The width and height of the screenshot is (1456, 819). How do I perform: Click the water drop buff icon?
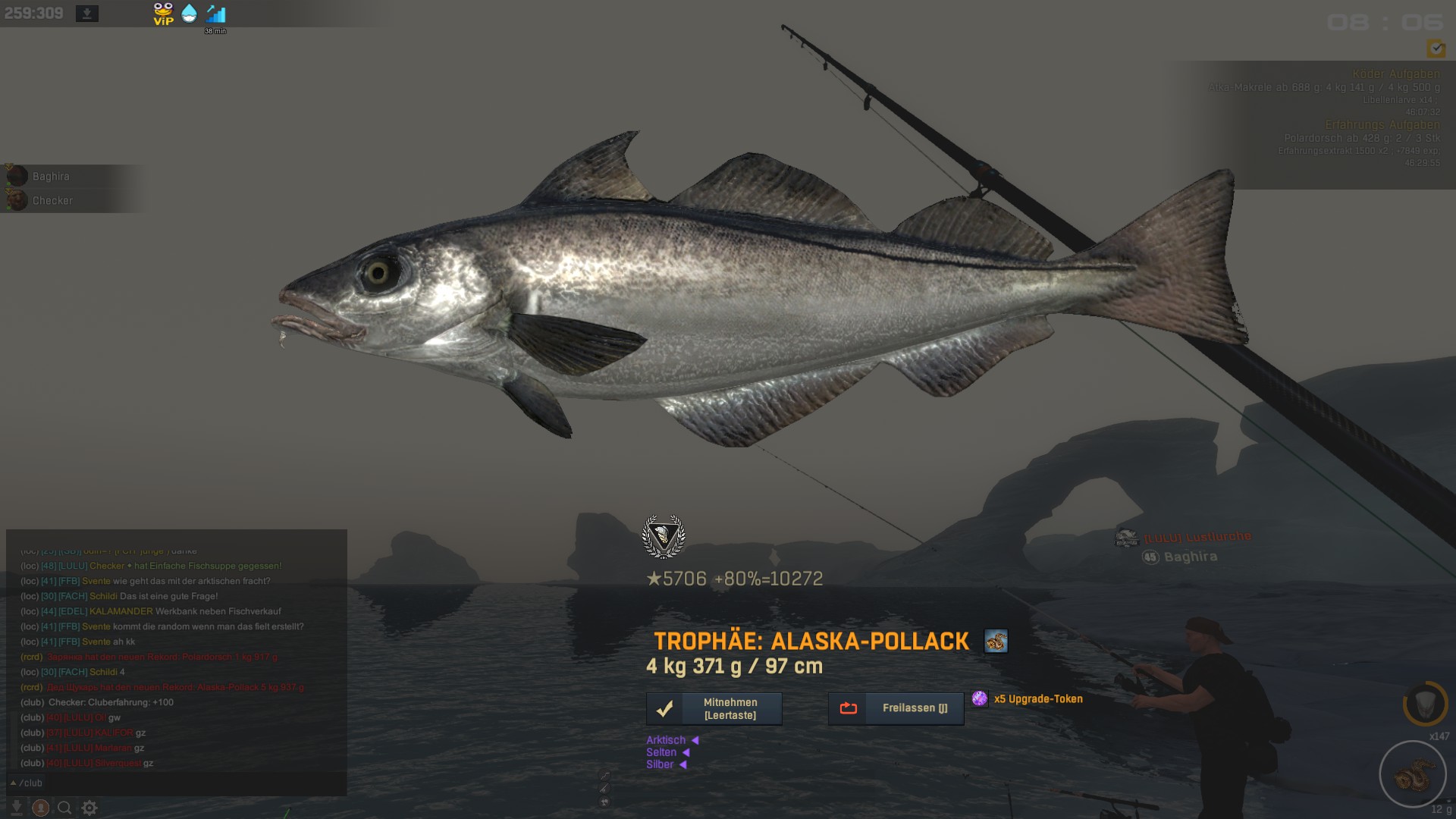[189, 14]
